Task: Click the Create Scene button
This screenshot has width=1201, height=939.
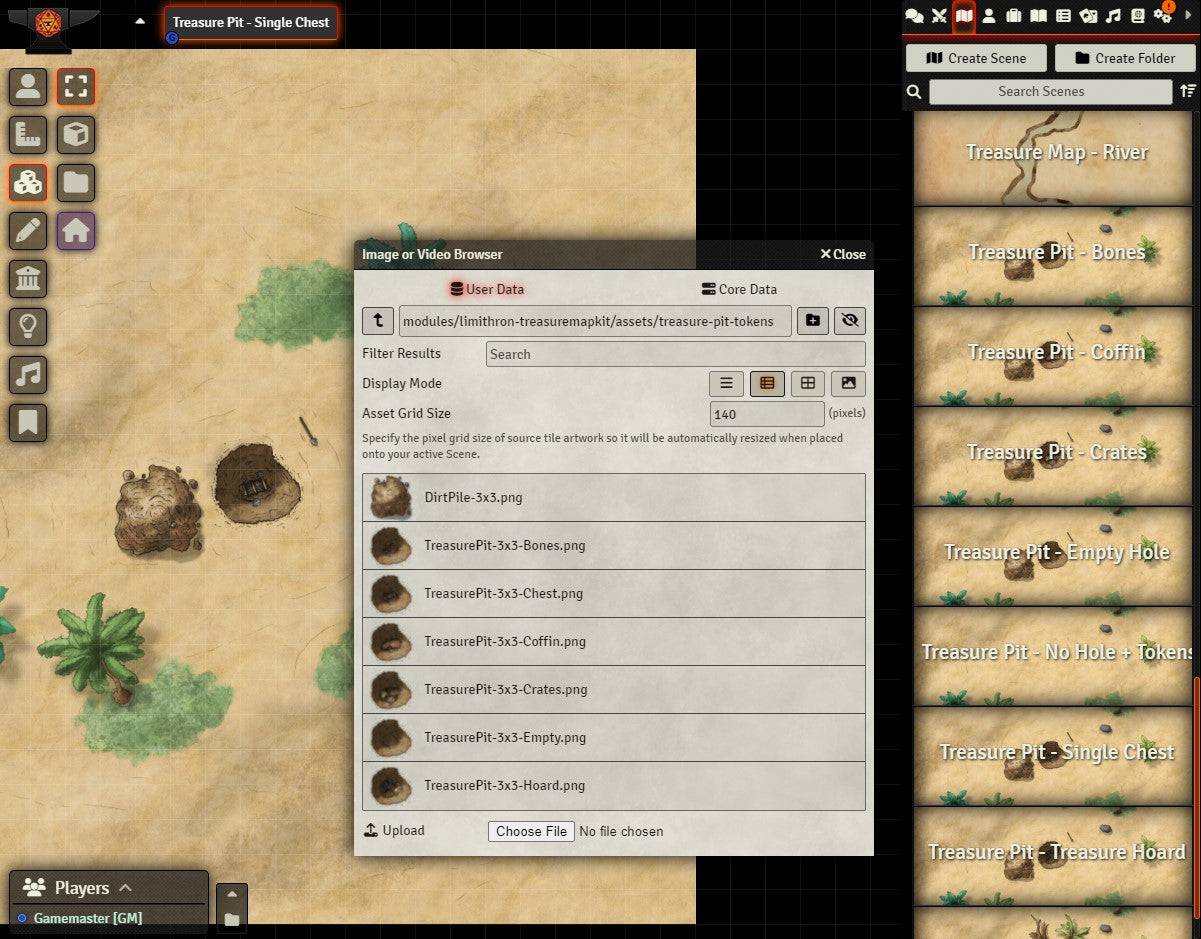Action: pos(976,58)
